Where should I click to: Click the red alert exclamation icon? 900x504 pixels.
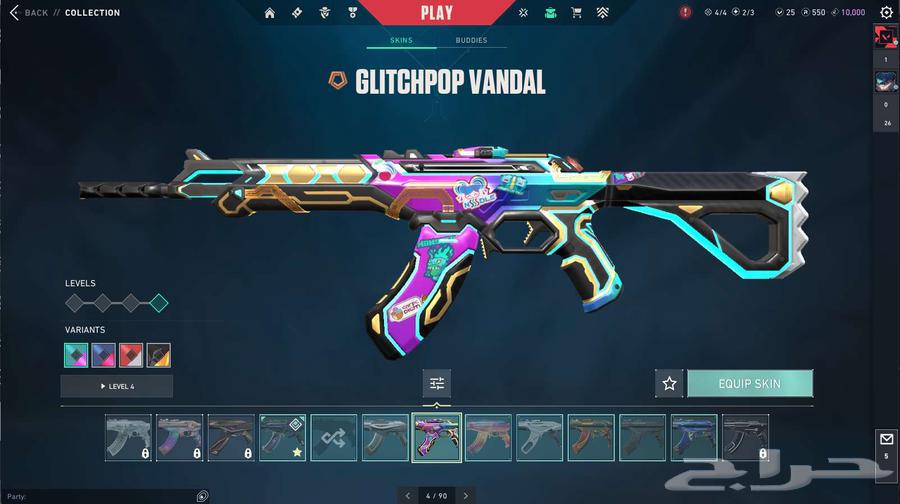pos(685,13)
